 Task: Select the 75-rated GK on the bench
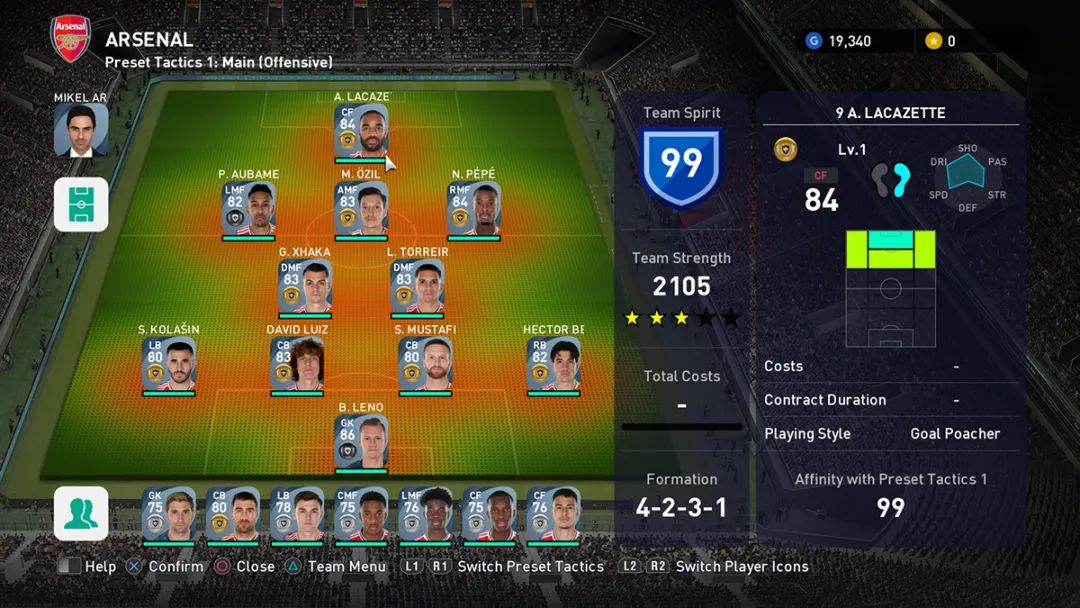click(x=169, y=514)
